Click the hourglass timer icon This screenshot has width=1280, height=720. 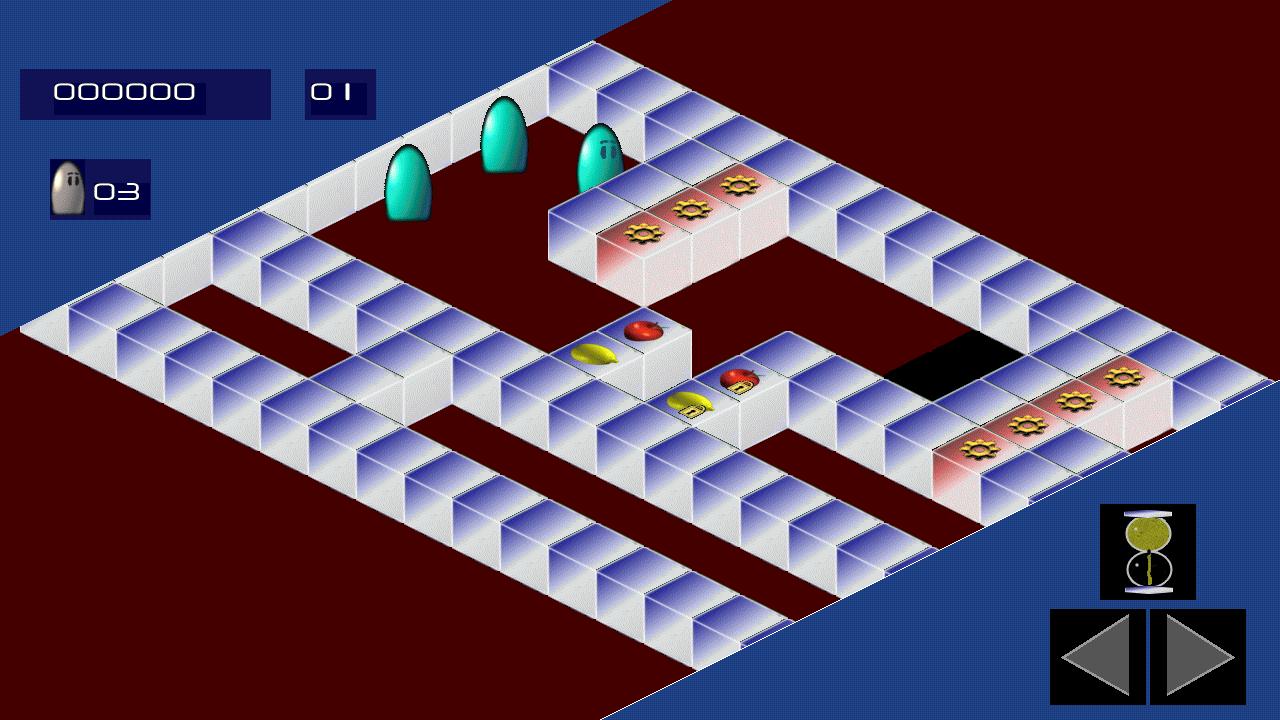(1147, 551)
